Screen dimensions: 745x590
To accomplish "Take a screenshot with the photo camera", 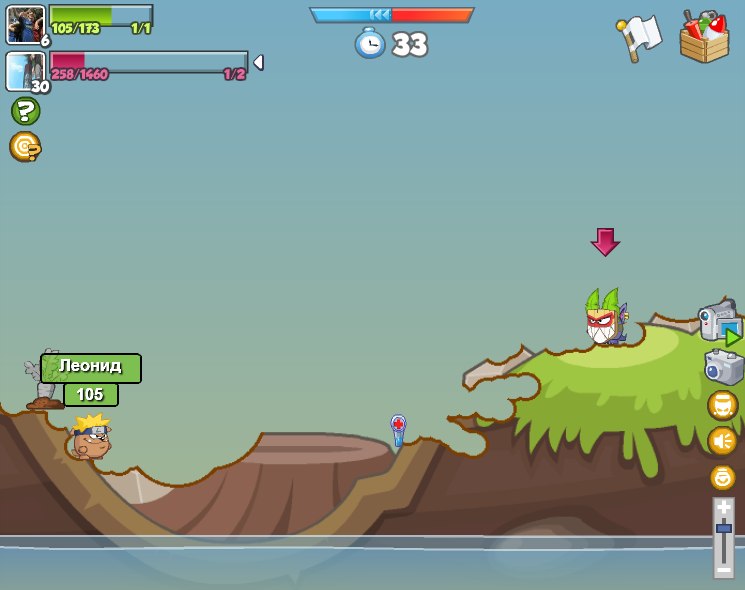I will pos(723,367).
